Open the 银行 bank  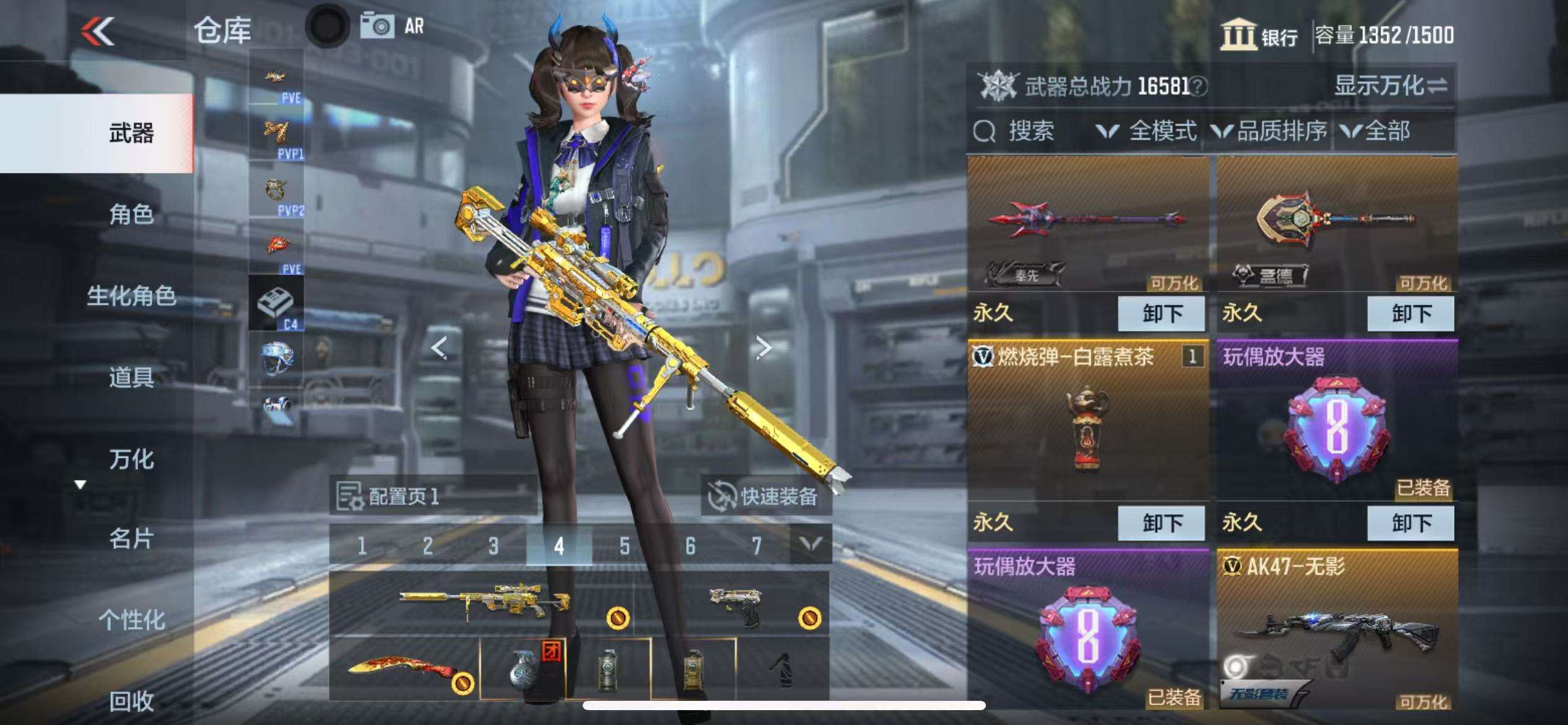pos(1260,35)
